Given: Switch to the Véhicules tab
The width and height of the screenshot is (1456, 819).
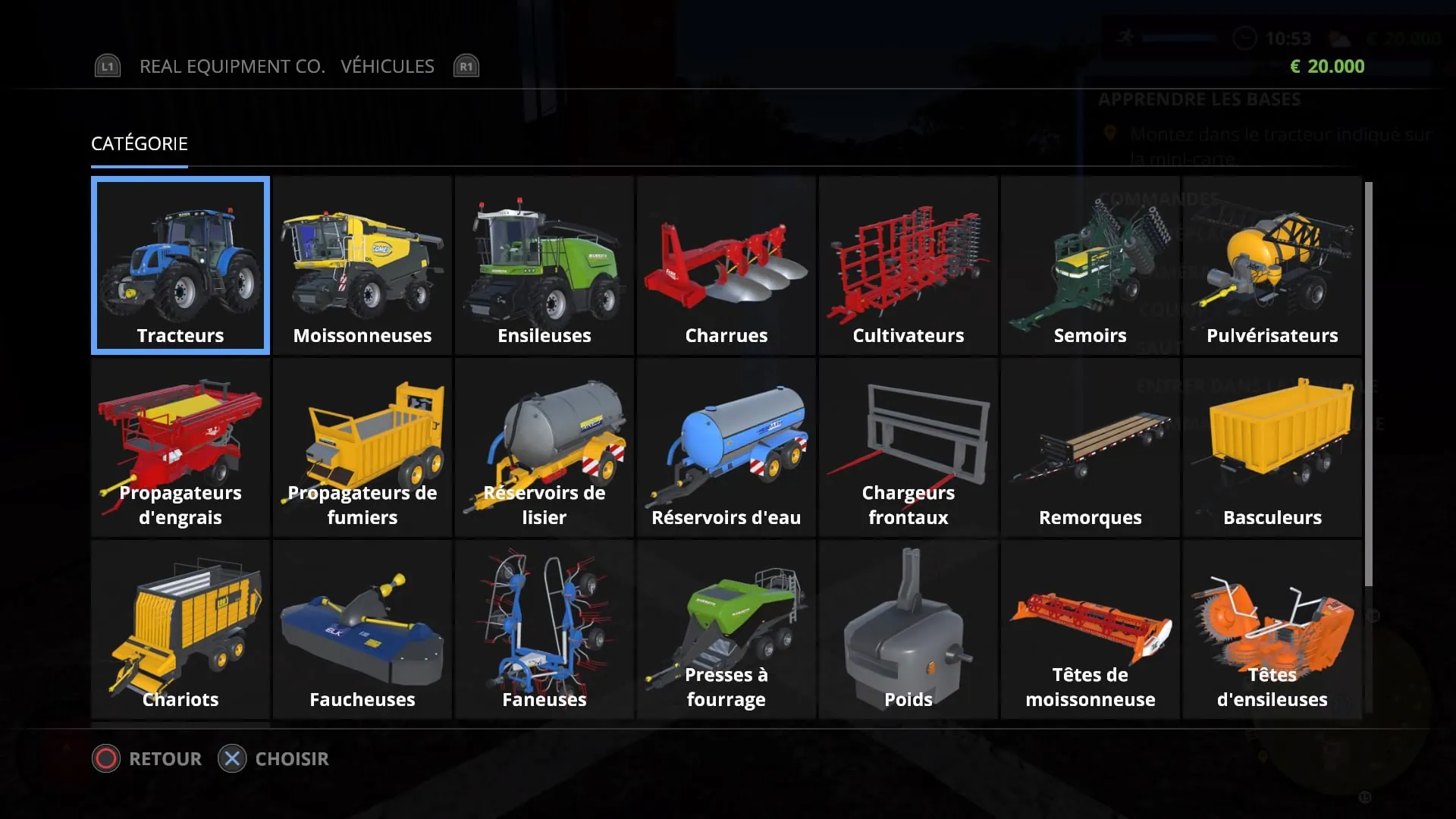Looking at the screenshot, I should coord(388,67).
